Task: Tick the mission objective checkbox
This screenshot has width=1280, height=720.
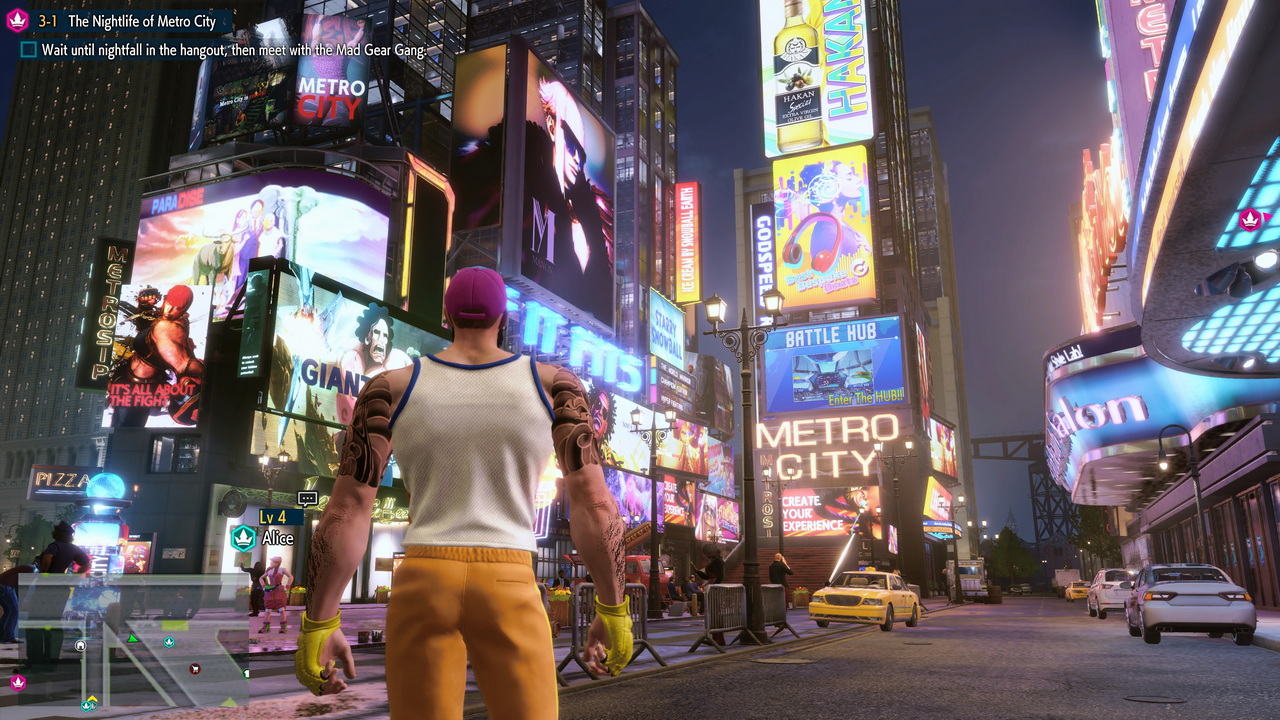Action: 28,49
